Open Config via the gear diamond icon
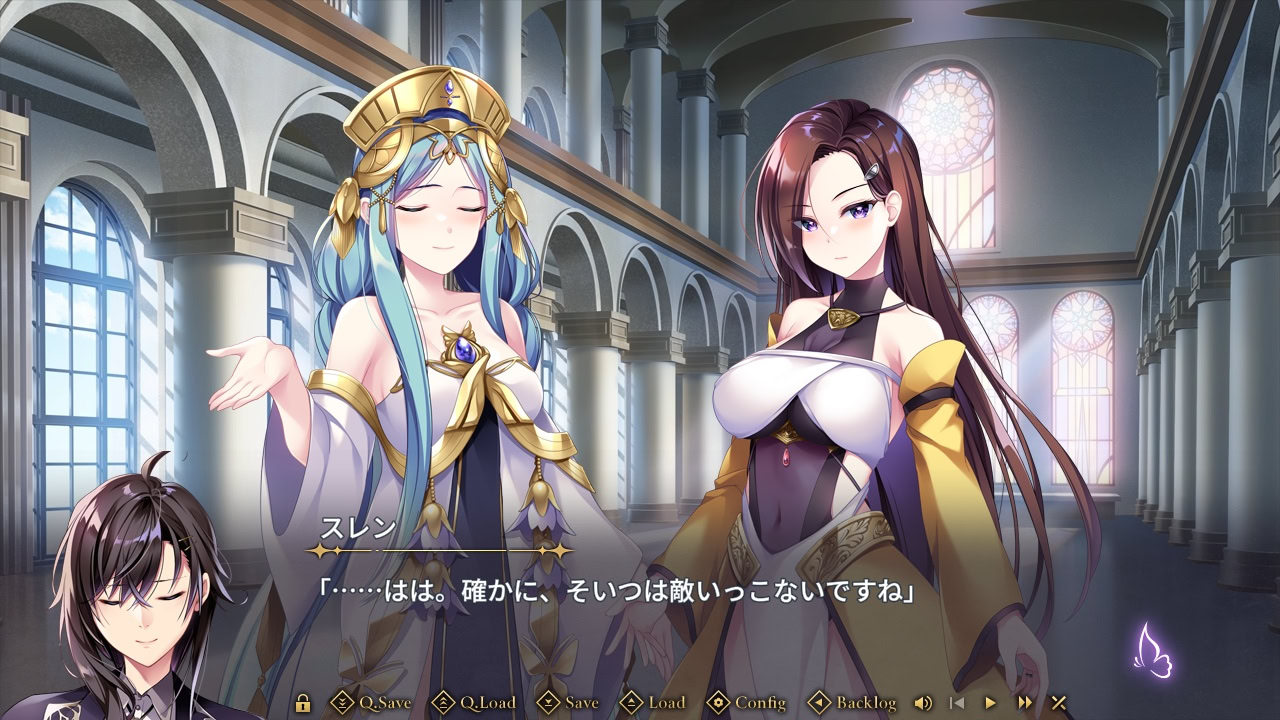The height and width of the screenshot is (720, 1280). (x=717, y=703)
